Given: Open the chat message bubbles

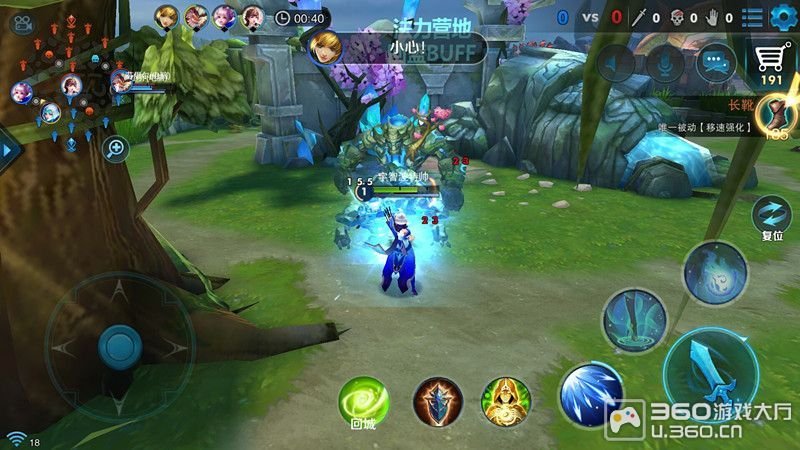Looking at the screenshot, I should point(715,64).
